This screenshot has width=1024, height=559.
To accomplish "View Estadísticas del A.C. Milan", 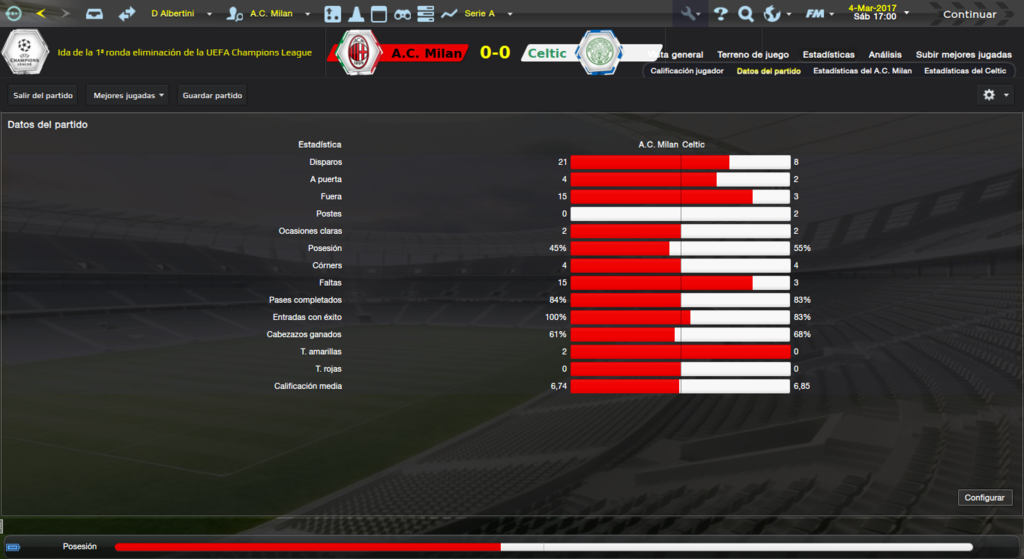I will point(862,71).
